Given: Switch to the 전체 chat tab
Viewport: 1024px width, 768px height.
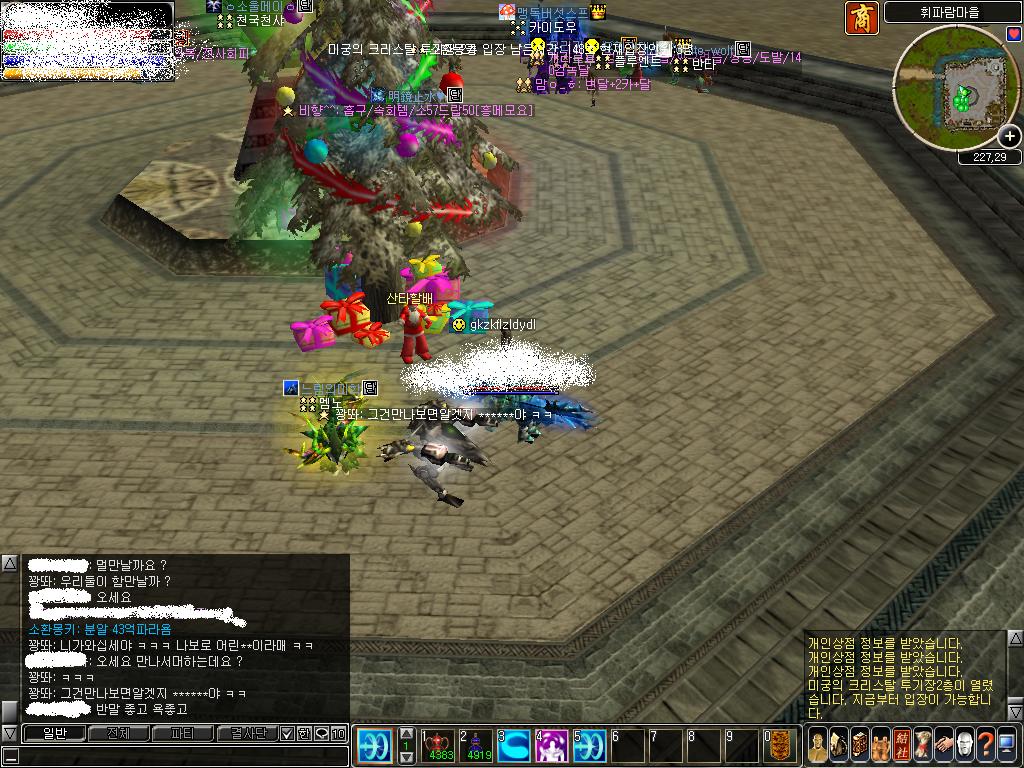Looking at the screenshot, I should click(118, 733).
